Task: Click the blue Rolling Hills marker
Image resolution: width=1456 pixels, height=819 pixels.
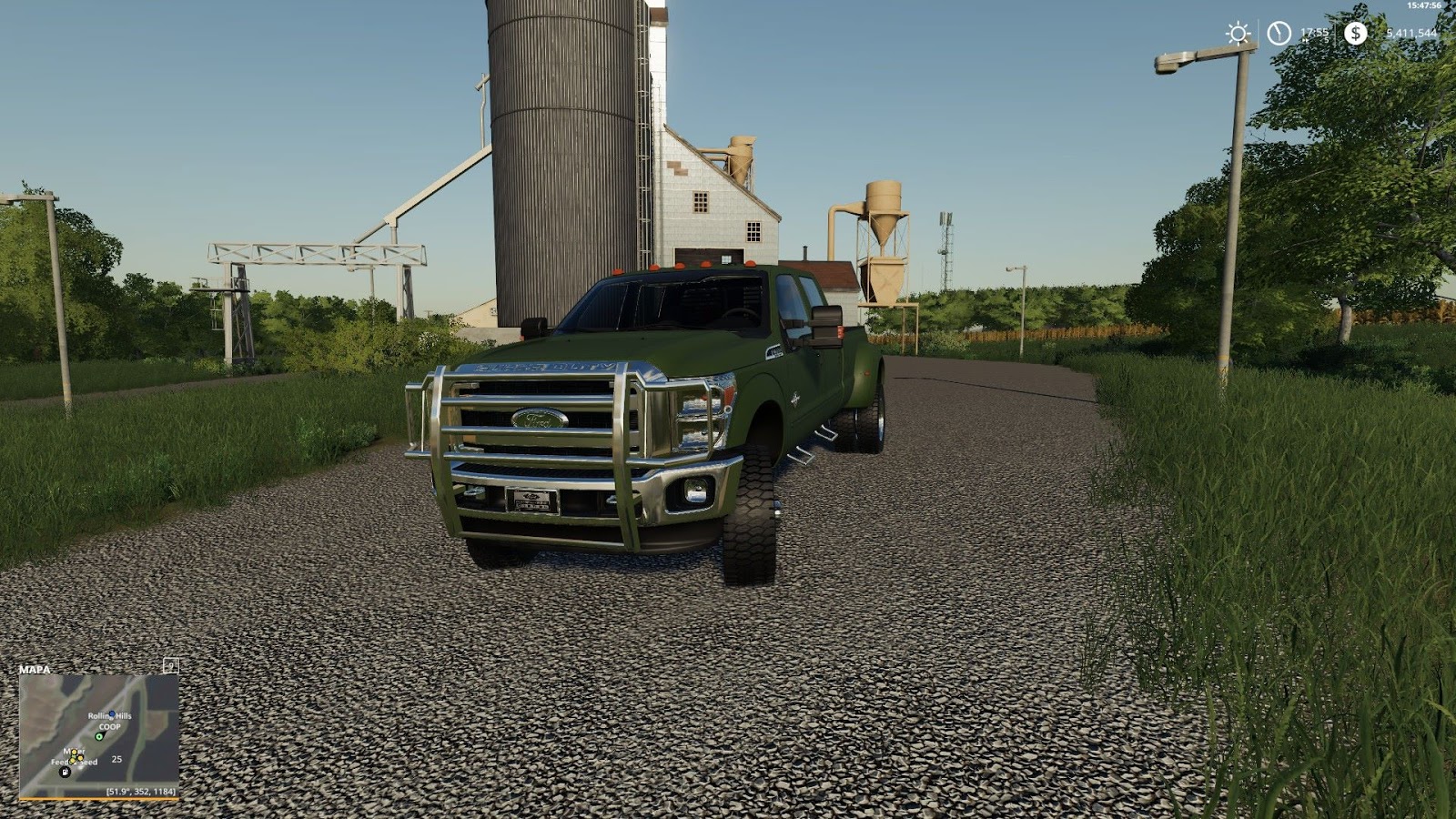Action: [111, 713]
